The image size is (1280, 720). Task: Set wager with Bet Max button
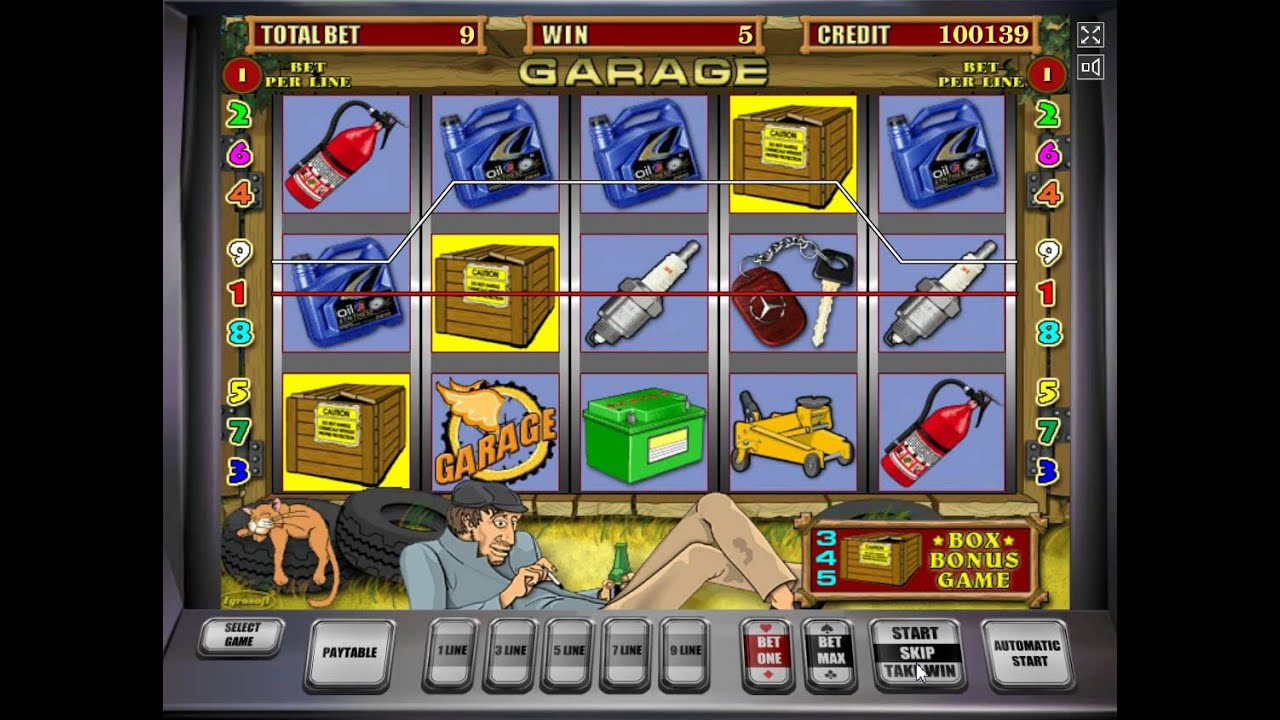pyautogui.click(x=830, y=652)
